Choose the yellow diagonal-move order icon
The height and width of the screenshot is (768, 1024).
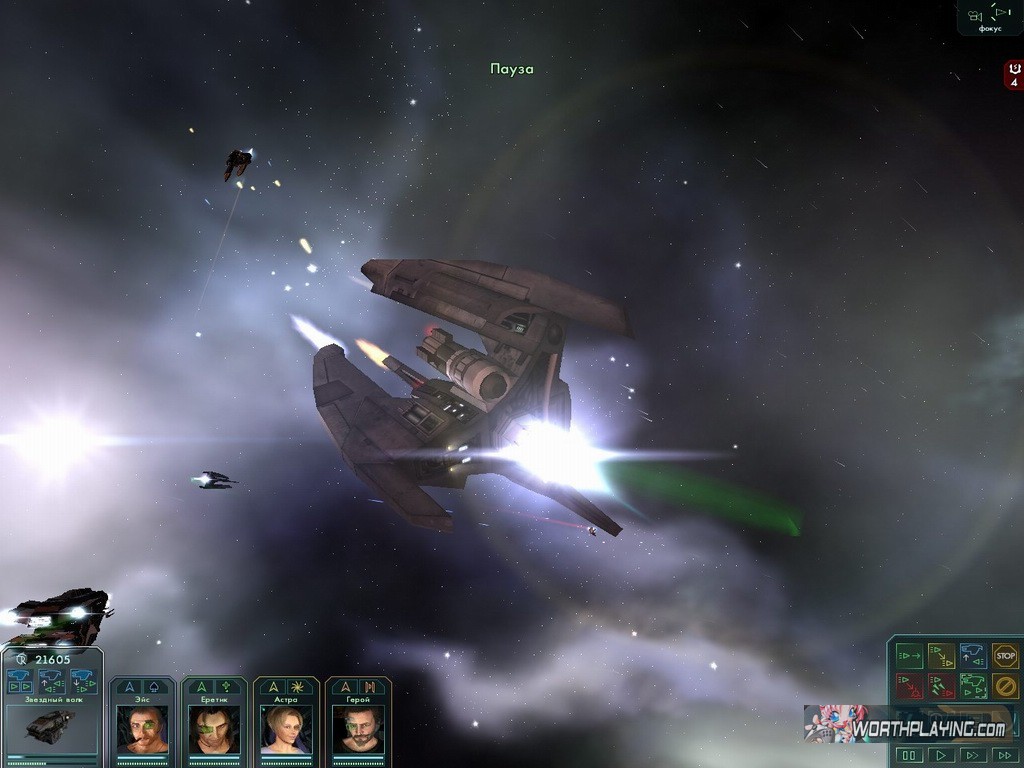pos(941,656)
